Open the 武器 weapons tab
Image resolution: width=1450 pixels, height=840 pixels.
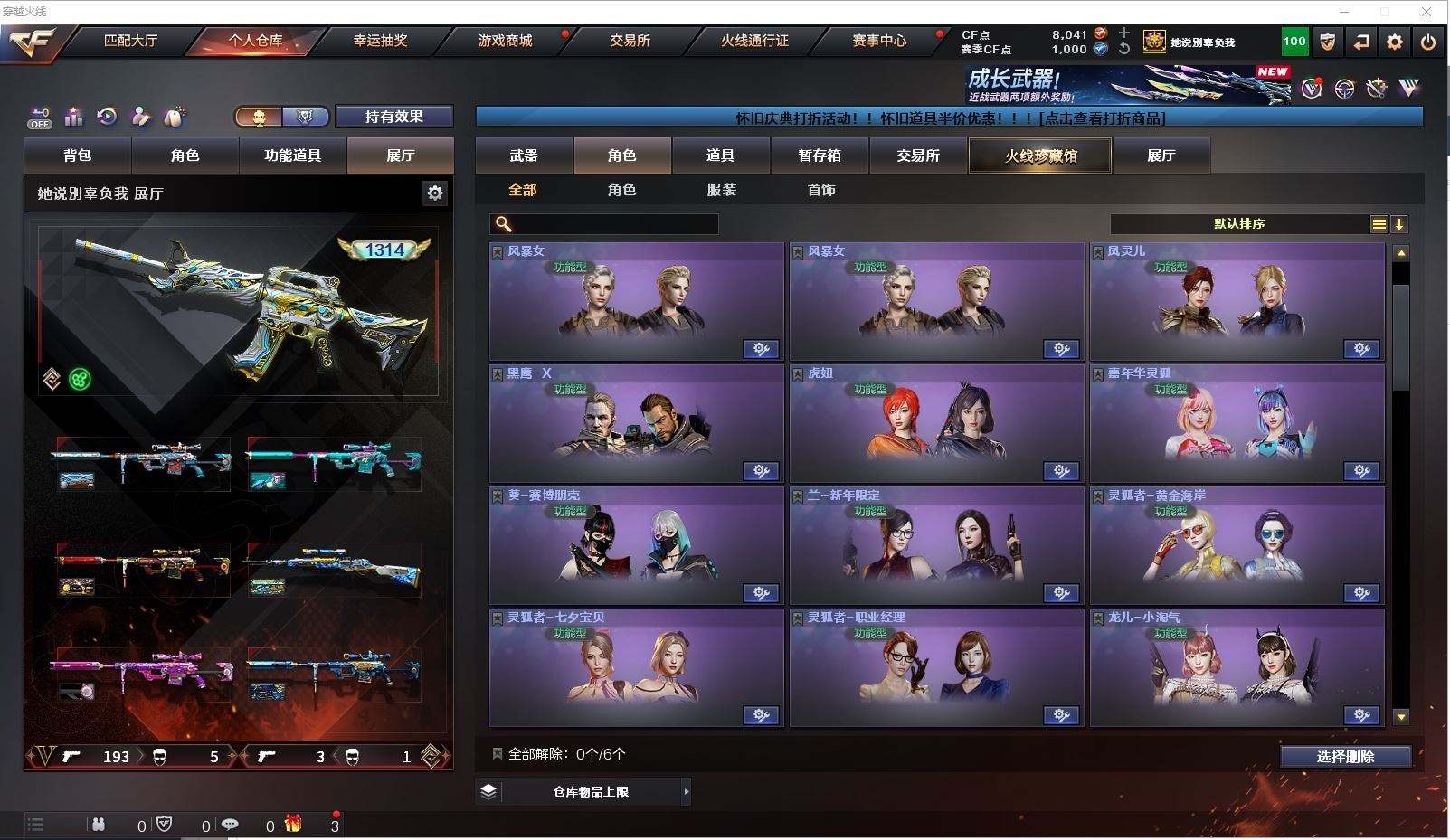[524, 156]
